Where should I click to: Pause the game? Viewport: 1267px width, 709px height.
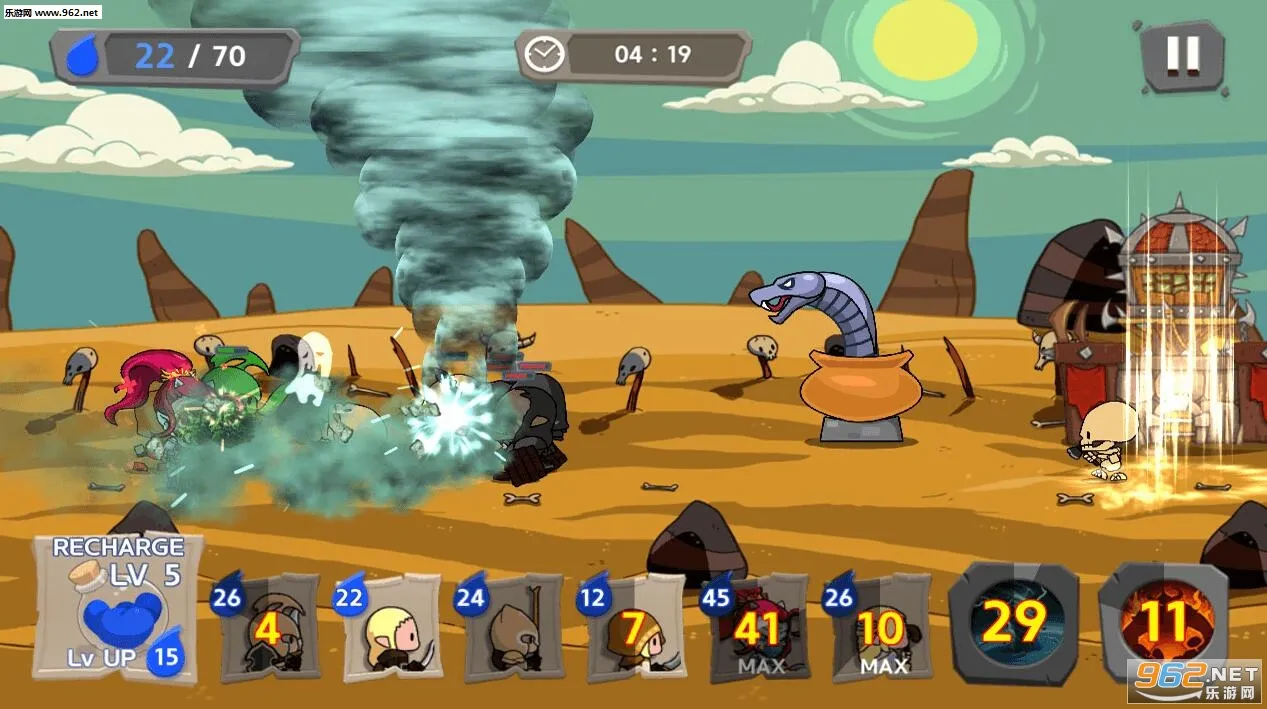tap(1182, 55)
